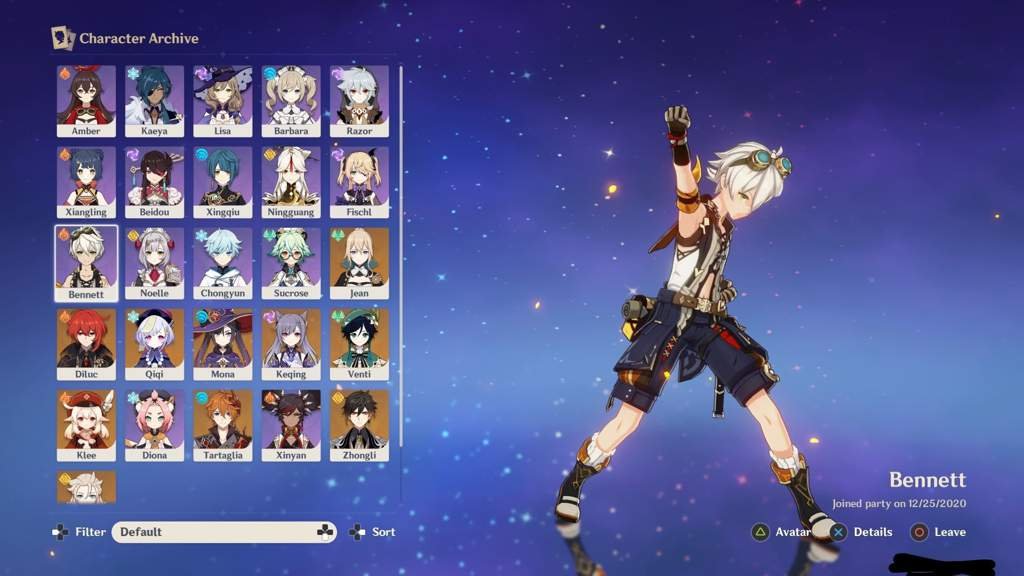
Task: Choose Noelle from the archive
Action: click(154, 260)
